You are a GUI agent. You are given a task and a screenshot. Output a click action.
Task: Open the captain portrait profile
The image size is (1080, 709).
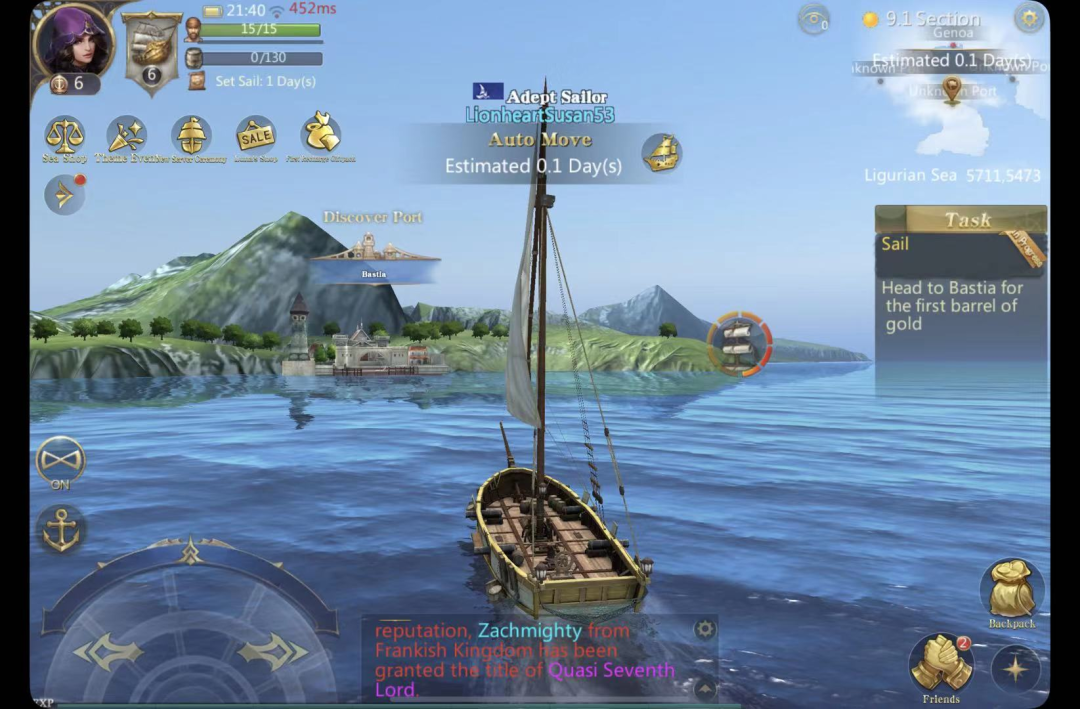72,40
